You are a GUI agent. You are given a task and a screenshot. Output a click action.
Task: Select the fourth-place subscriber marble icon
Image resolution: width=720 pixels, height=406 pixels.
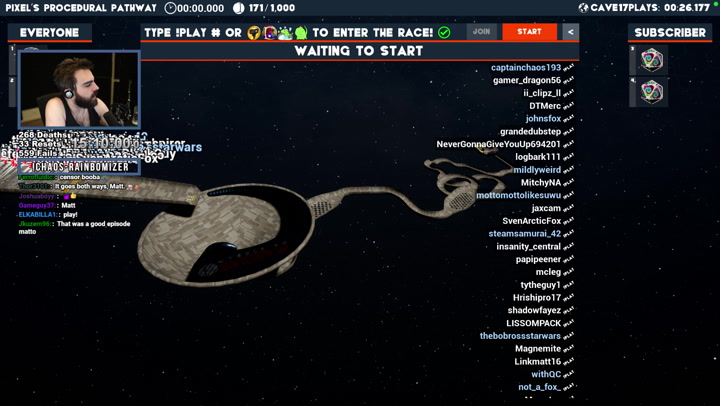[x=652, y=92]
